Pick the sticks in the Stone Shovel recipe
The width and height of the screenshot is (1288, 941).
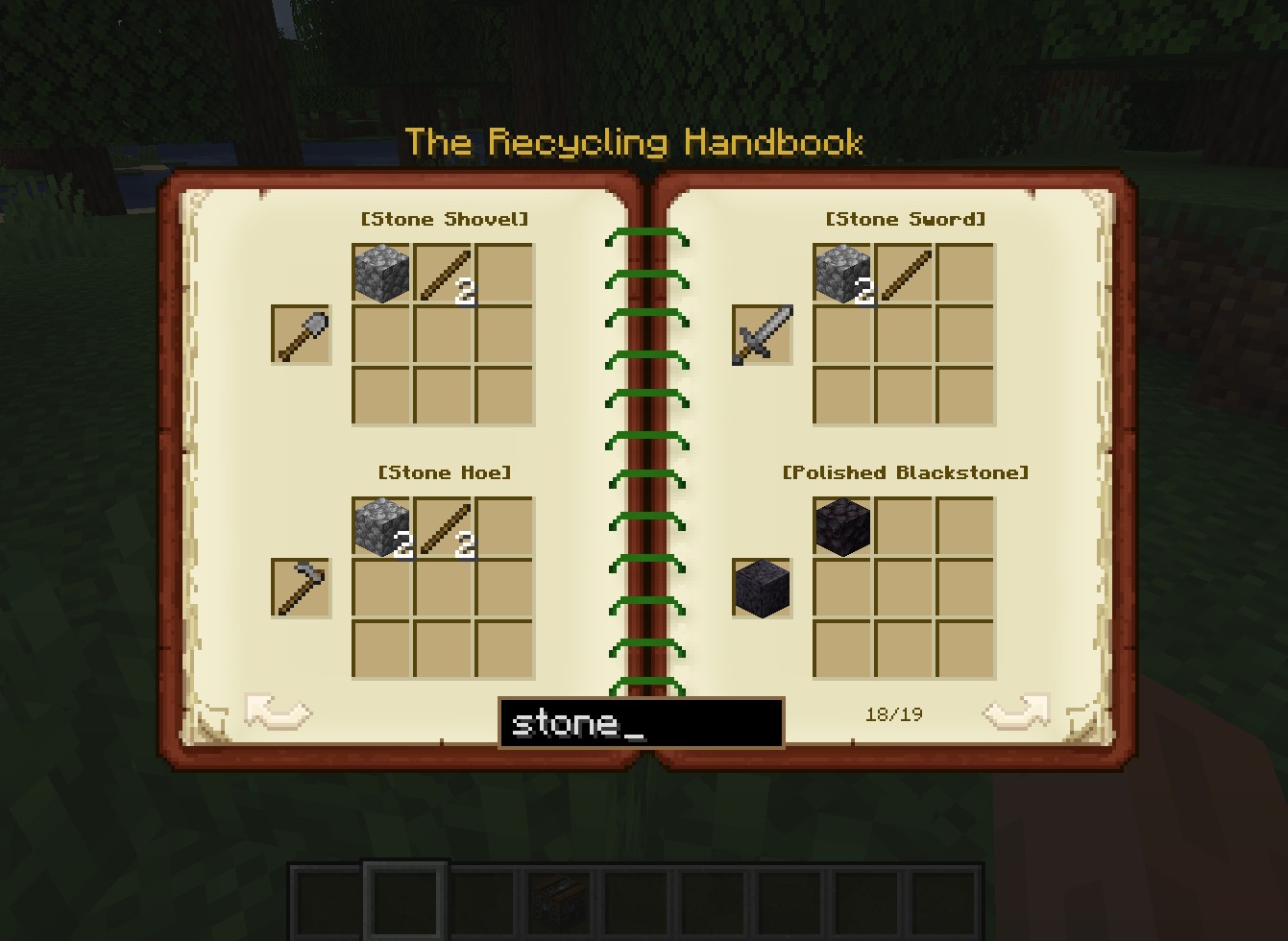coord(444,274)
